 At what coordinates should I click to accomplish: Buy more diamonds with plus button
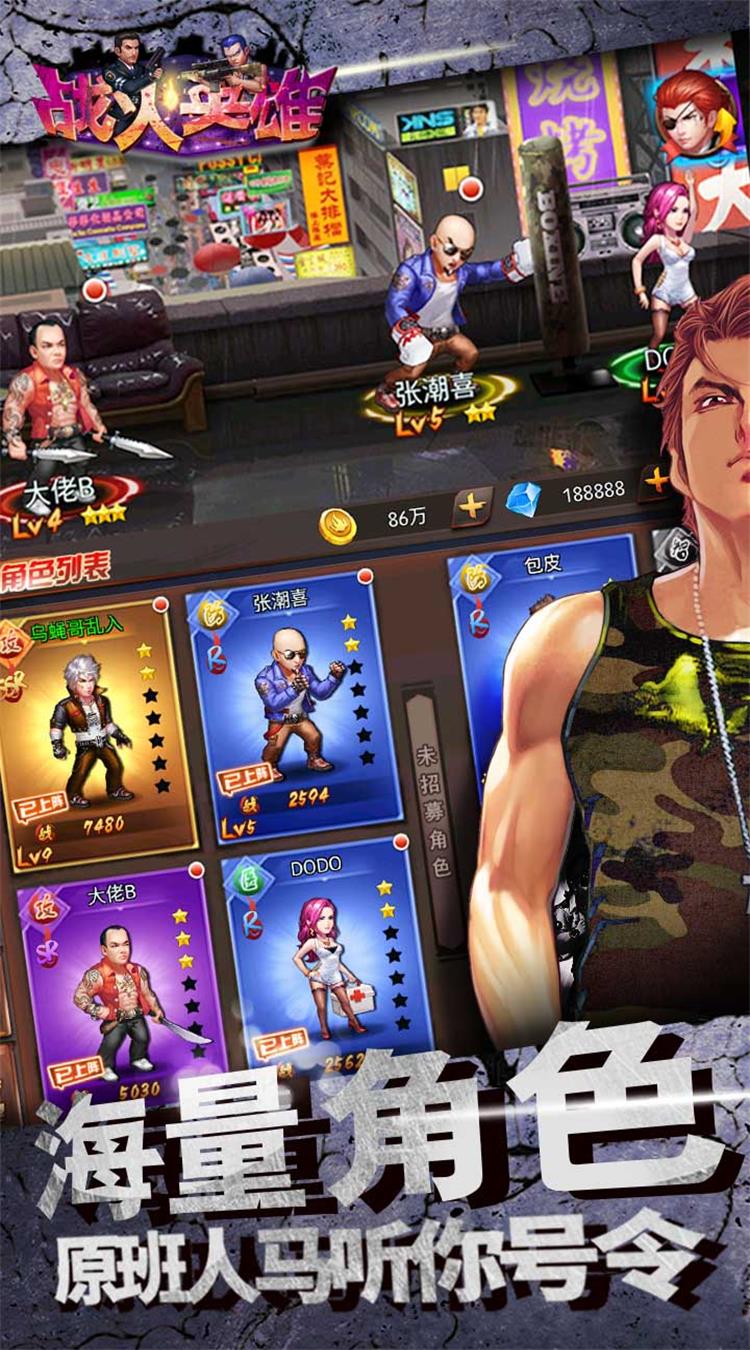pos(657,482)
